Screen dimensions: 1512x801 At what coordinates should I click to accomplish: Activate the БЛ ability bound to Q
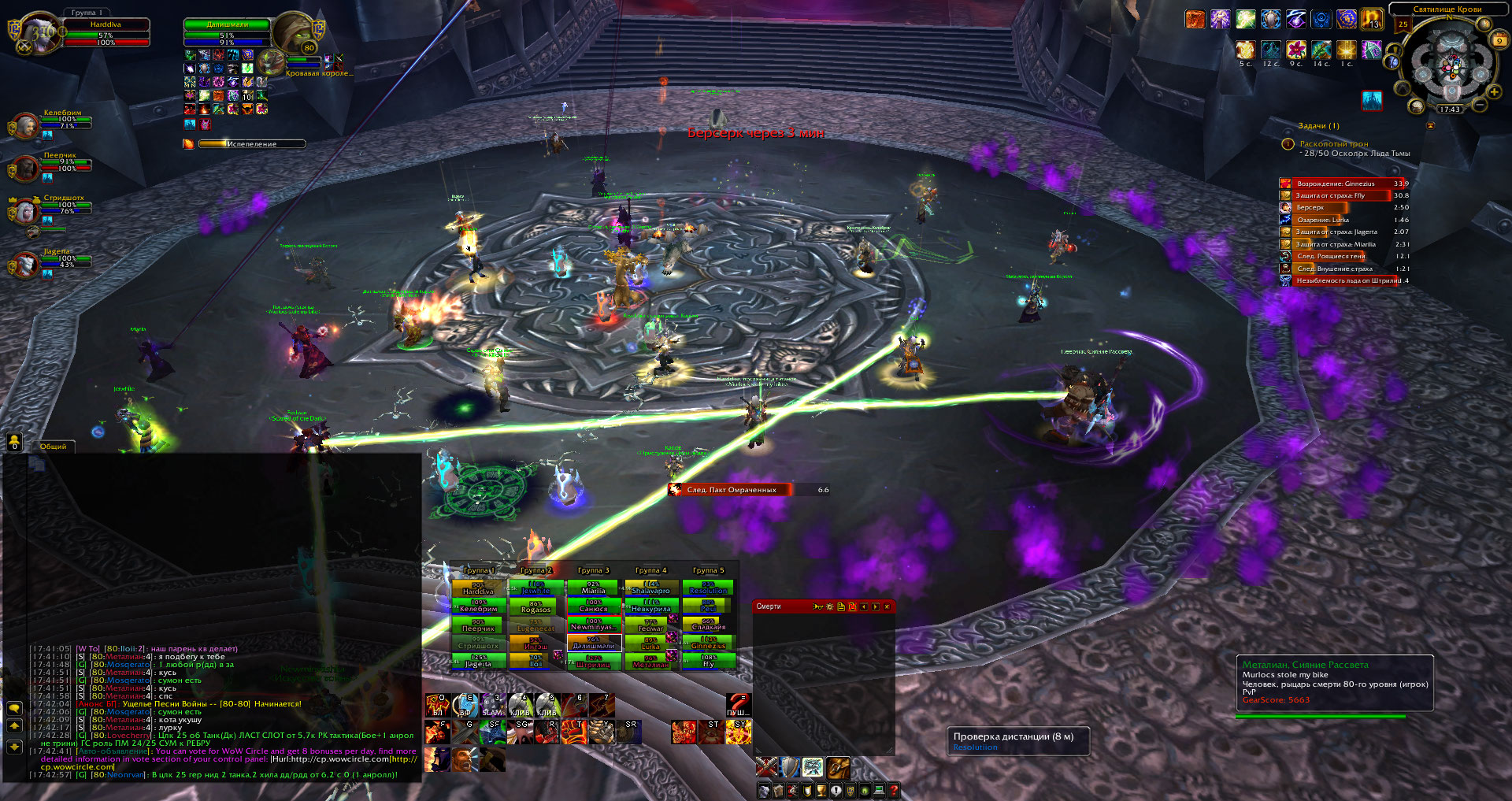[x=437, y=706]
